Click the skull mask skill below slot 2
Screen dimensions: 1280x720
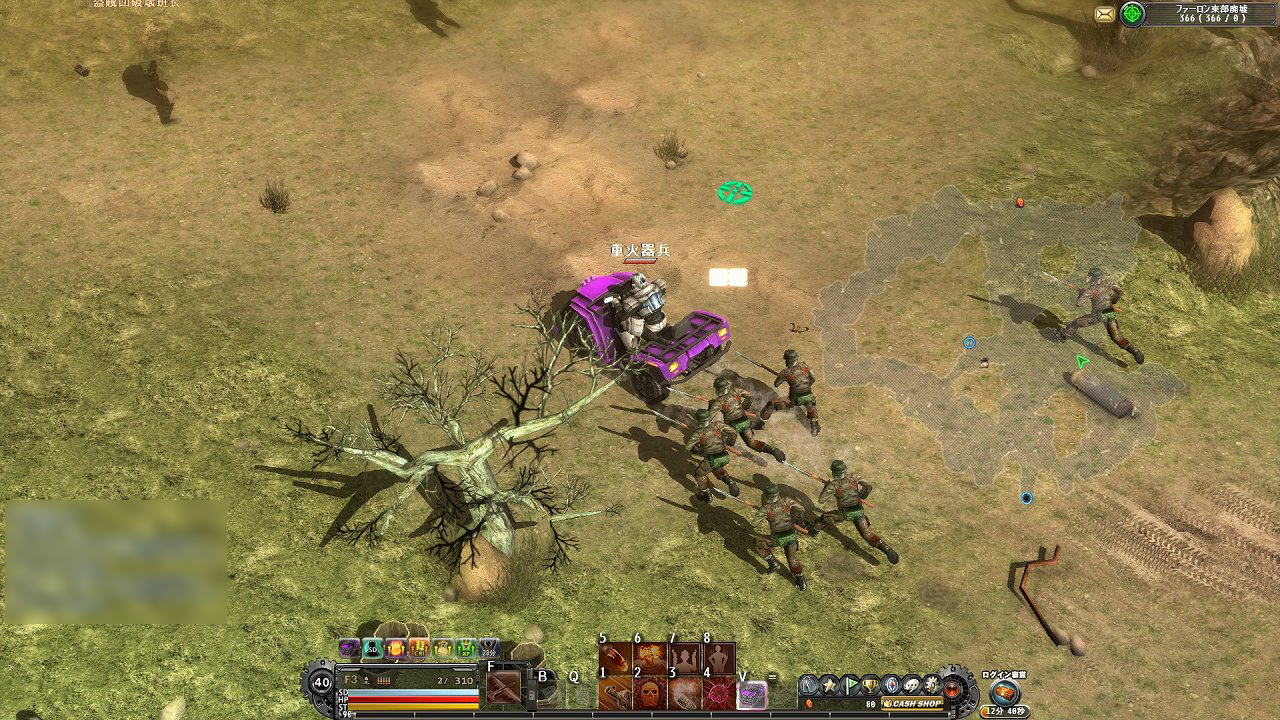coord(653,694)
